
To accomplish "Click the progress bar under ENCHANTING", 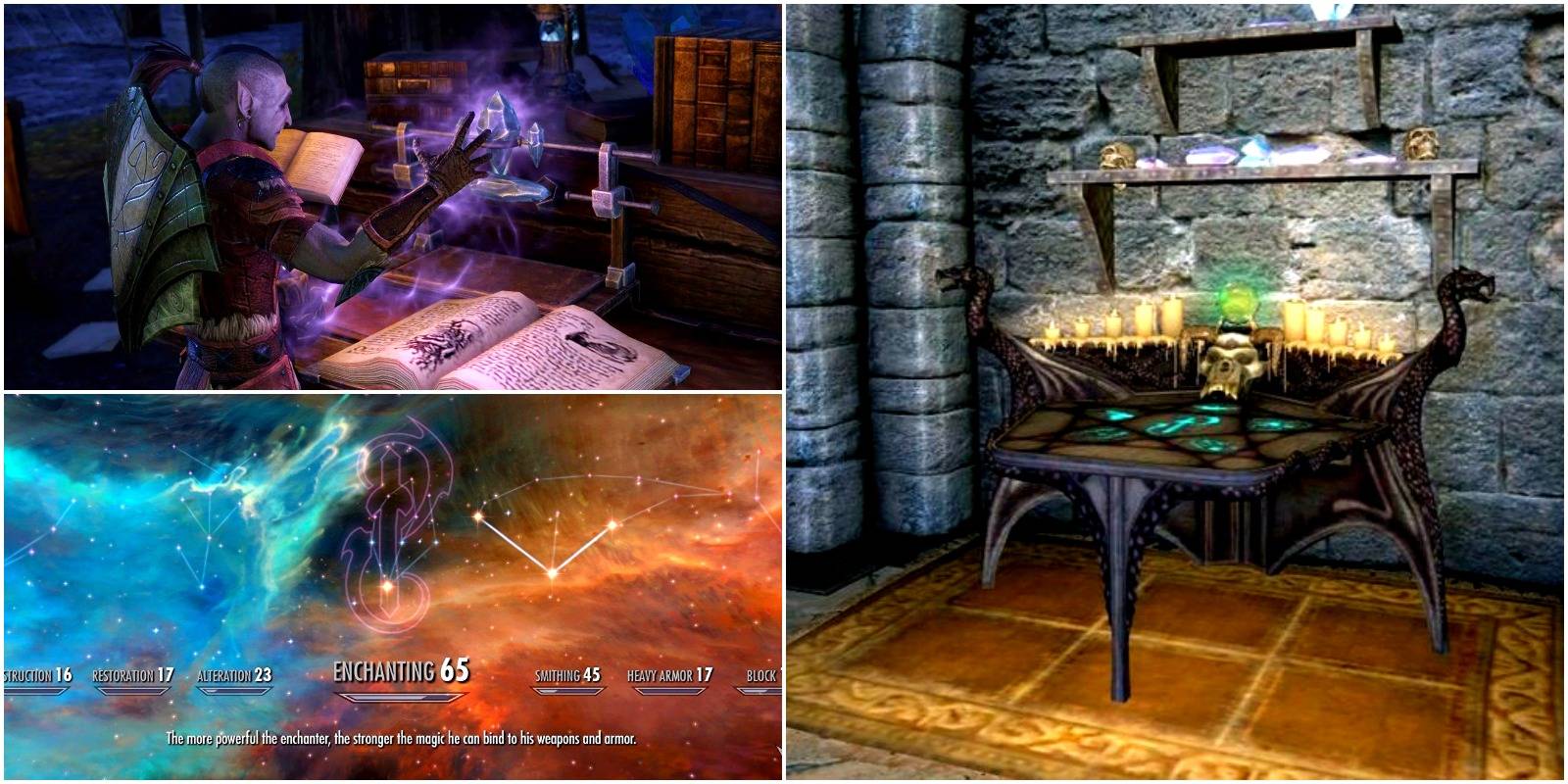I will click(402, 696).
